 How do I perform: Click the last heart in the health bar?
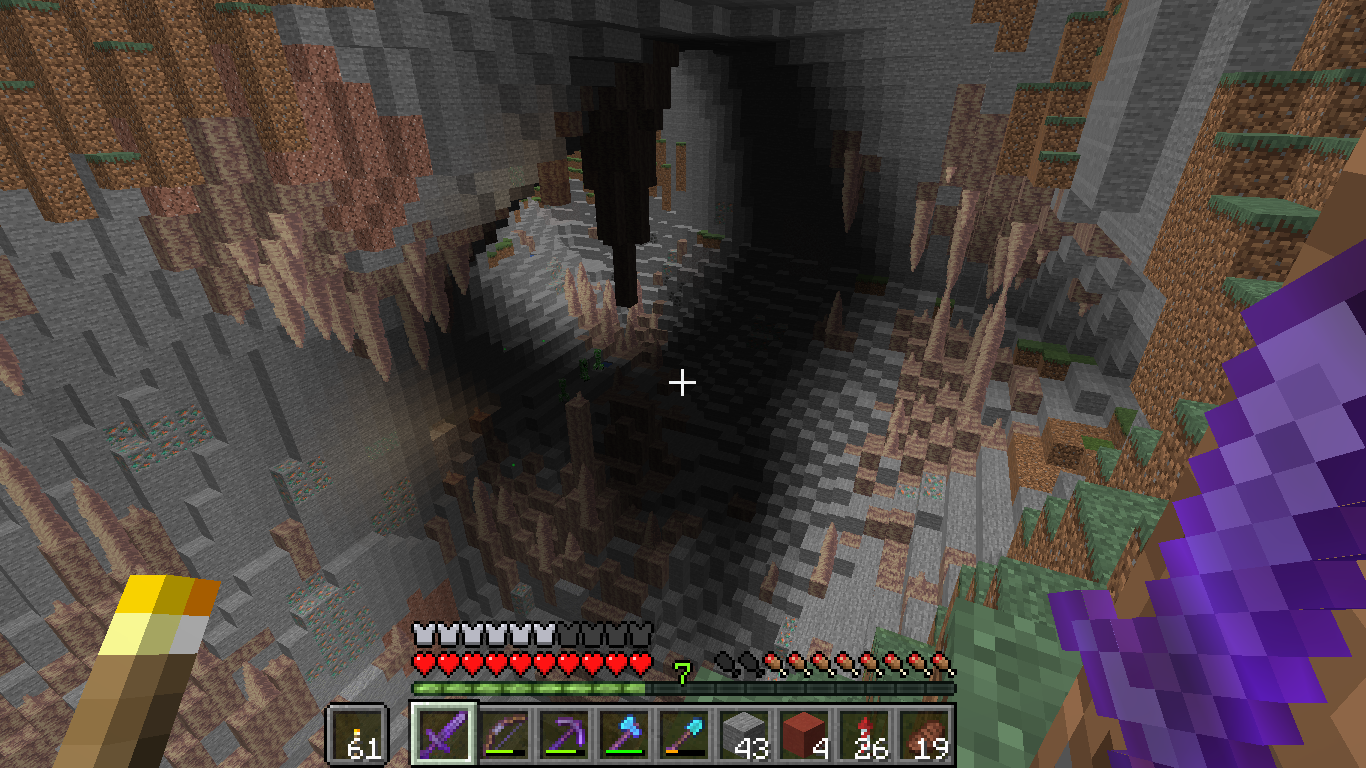click(x=640, y=661)
